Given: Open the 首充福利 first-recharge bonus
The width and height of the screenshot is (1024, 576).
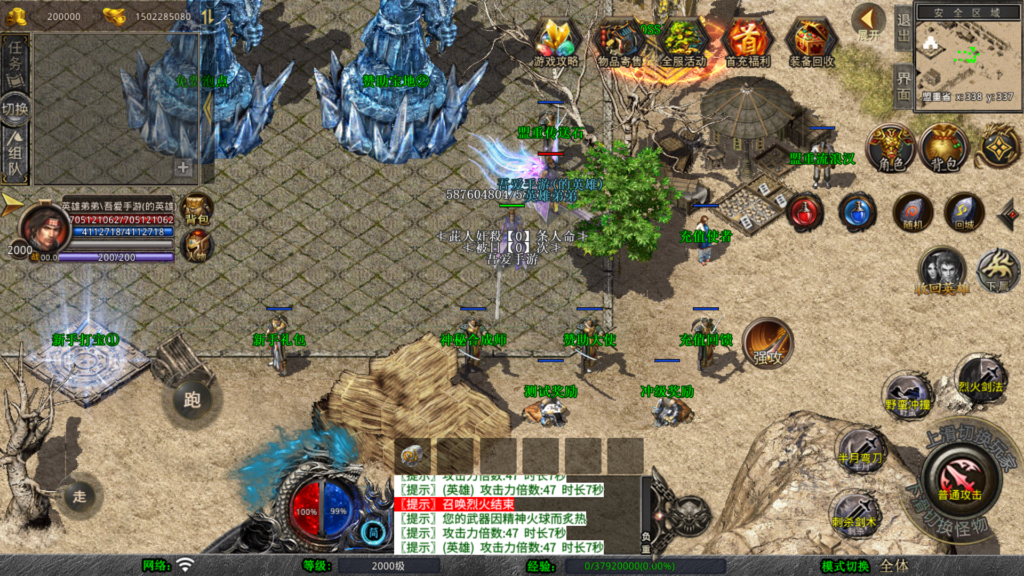Looking at the screenshot, I should (747, 40).
